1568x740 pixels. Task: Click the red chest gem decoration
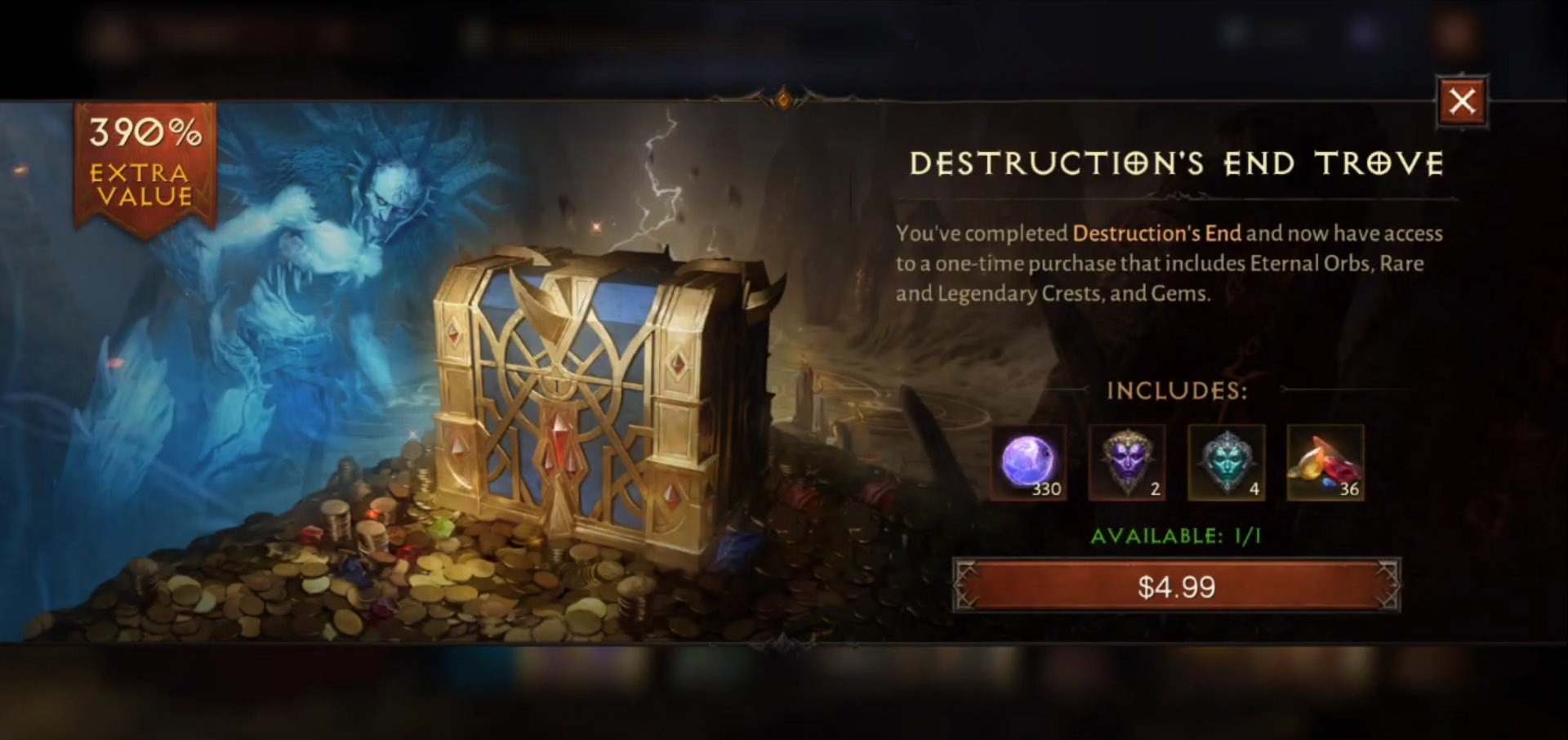click(x=562, y=441)
